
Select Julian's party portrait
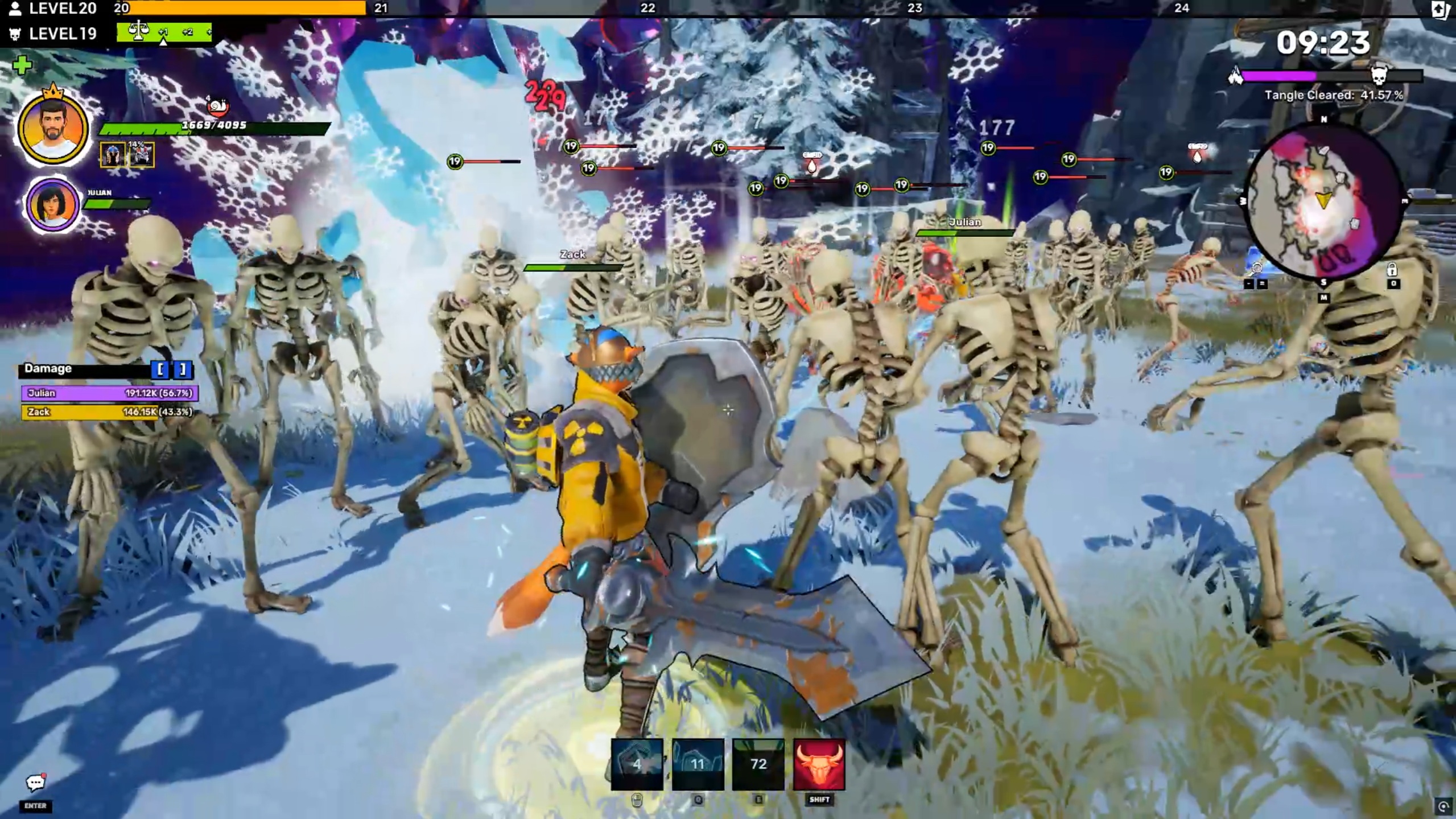coord(52,204)
